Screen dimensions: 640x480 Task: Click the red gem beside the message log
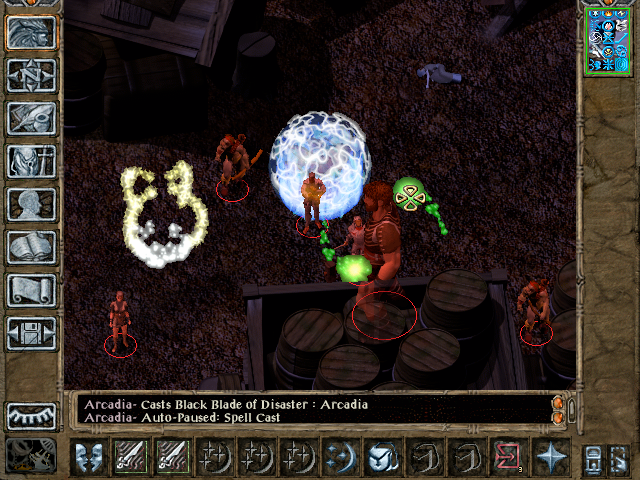[x=558, y=403]
